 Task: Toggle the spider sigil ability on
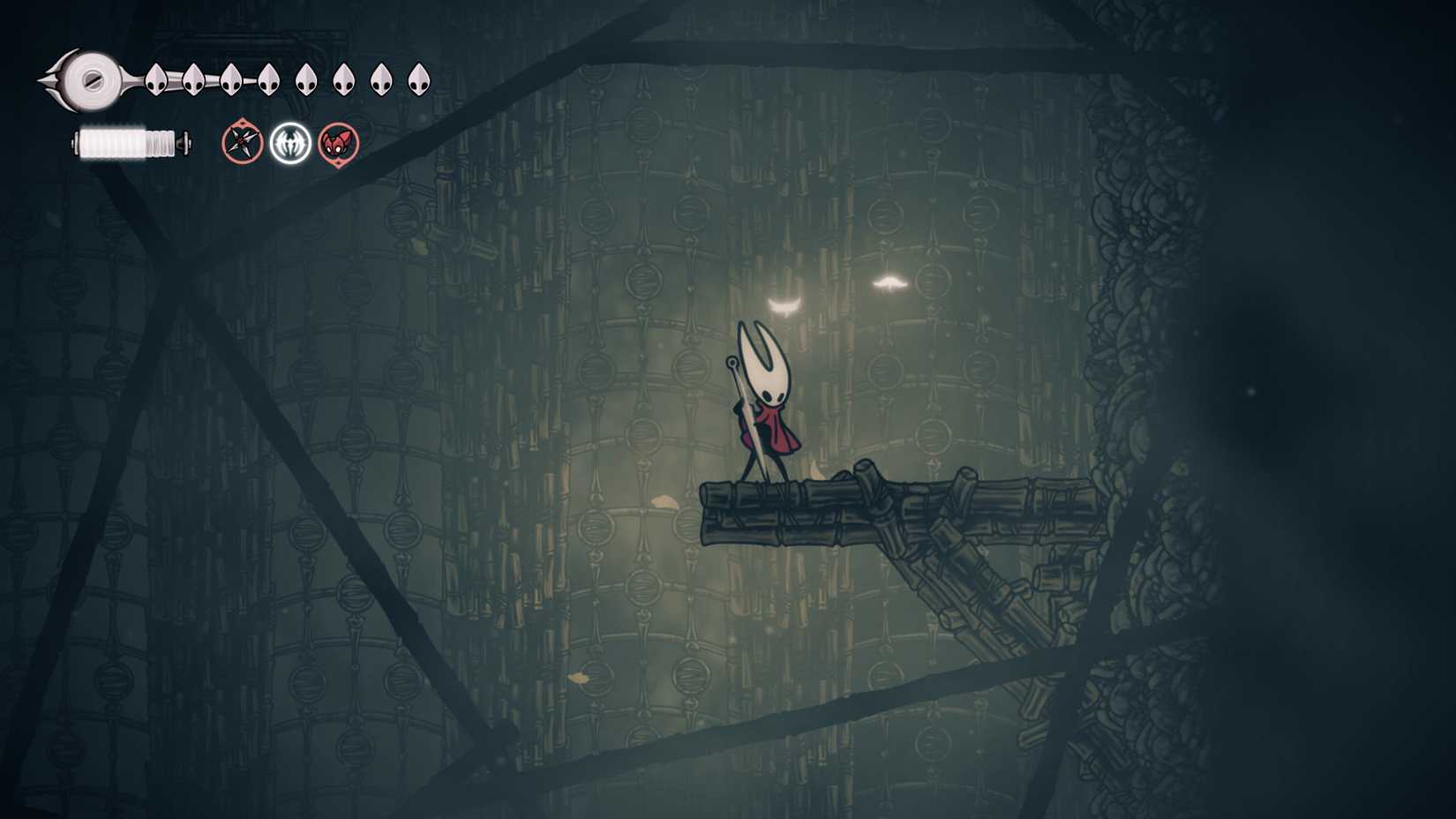click(x=291, y=143)
